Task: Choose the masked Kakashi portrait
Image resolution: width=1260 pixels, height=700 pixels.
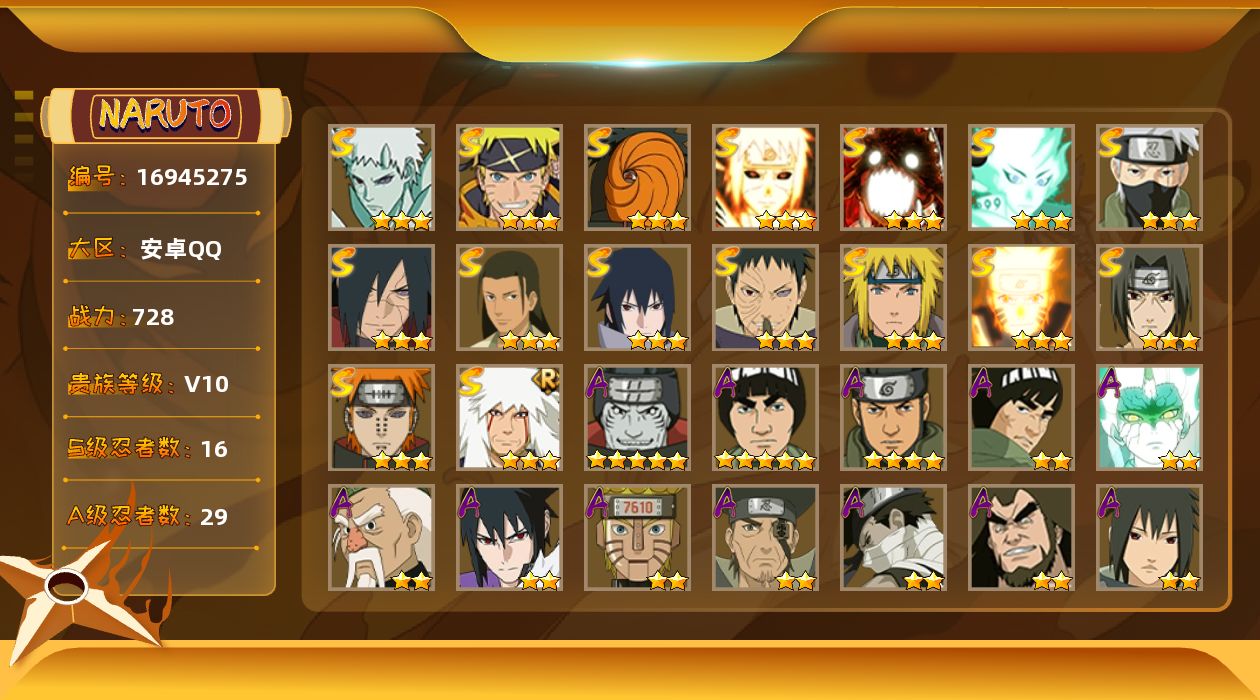Action: point(1149,177)
